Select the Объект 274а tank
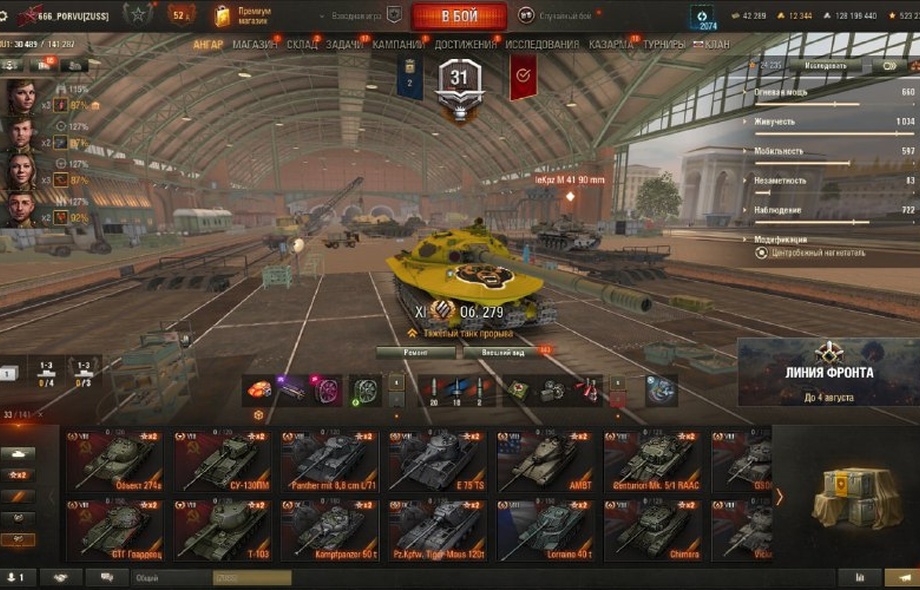This screenshot has height=590, width=920. (116, 460)
